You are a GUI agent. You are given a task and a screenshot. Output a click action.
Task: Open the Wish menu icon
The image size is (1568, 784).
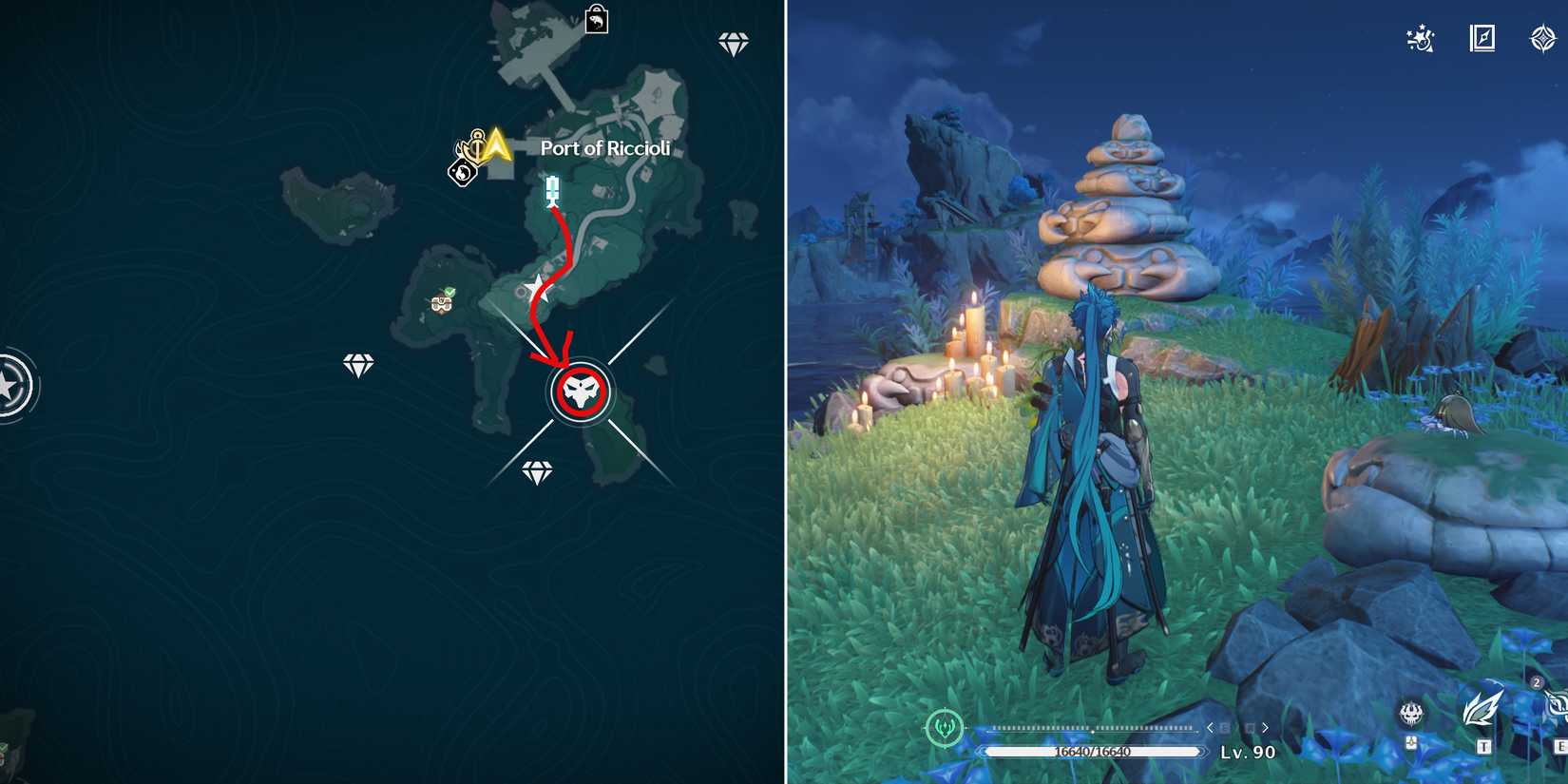(1542, 39)
